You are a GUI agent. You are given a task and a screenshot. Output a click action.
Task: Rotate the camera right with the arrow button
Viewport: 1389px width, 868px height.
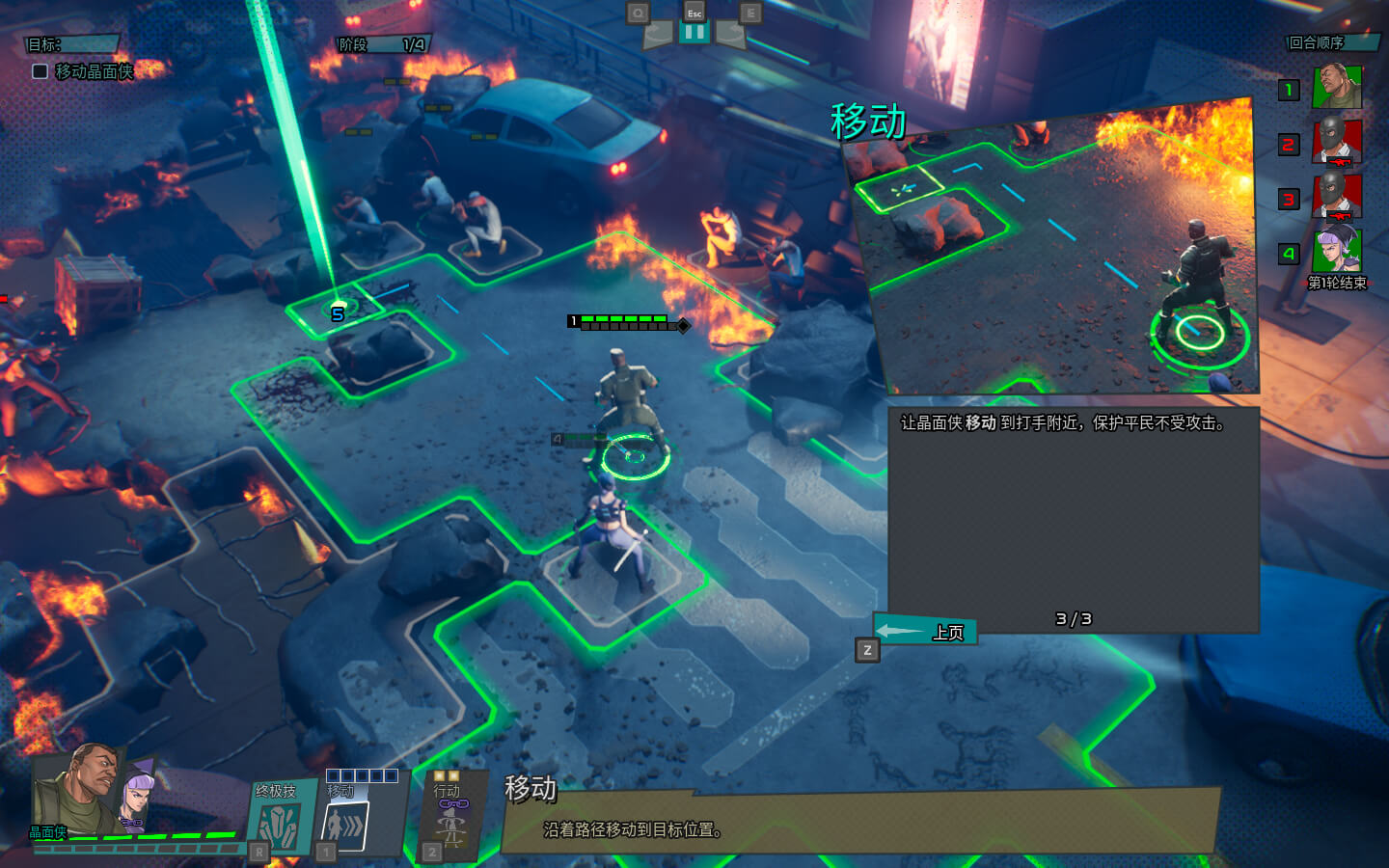[730, 35]
